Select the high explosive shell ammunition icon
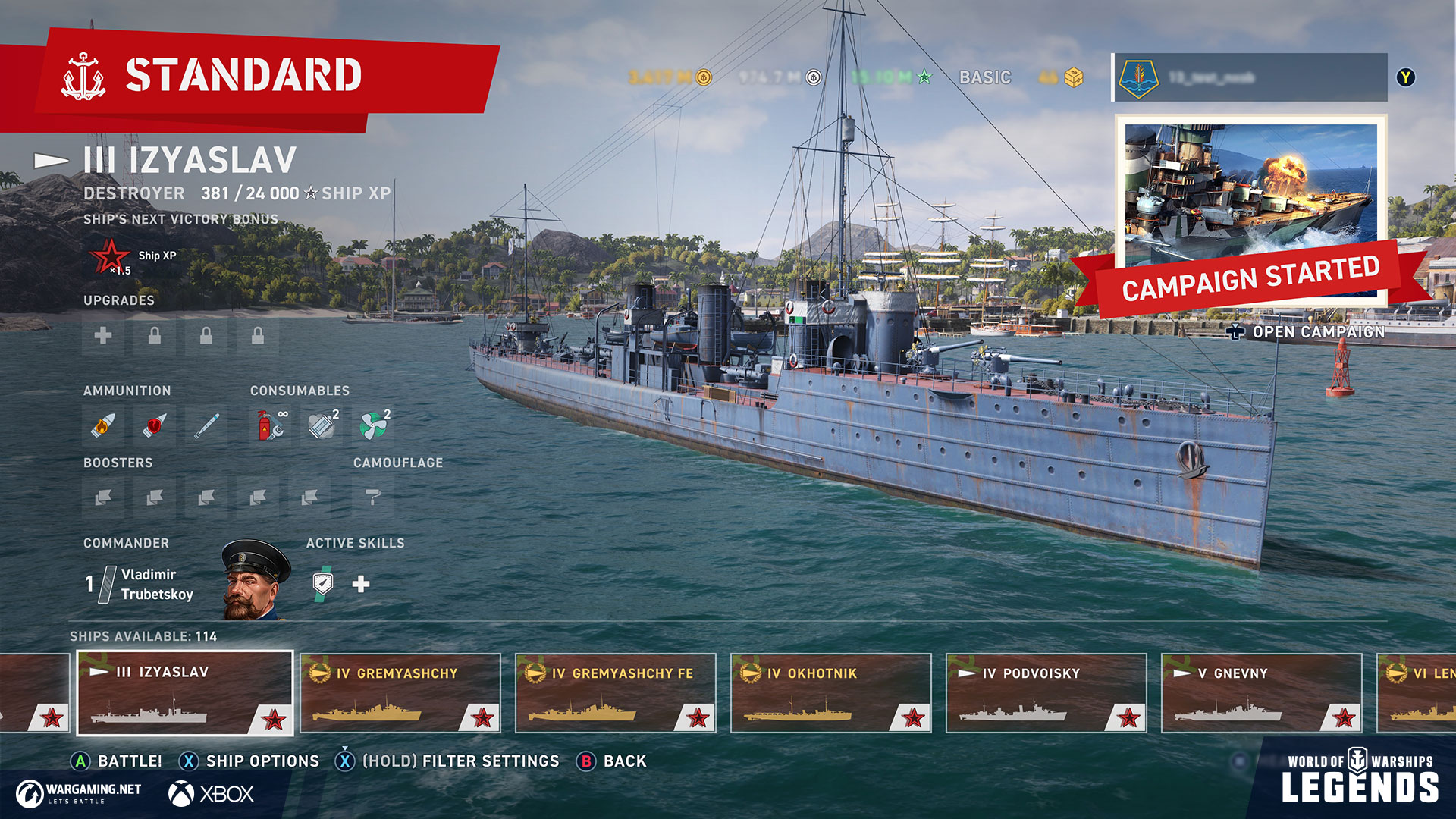 [x=103, y=425]
